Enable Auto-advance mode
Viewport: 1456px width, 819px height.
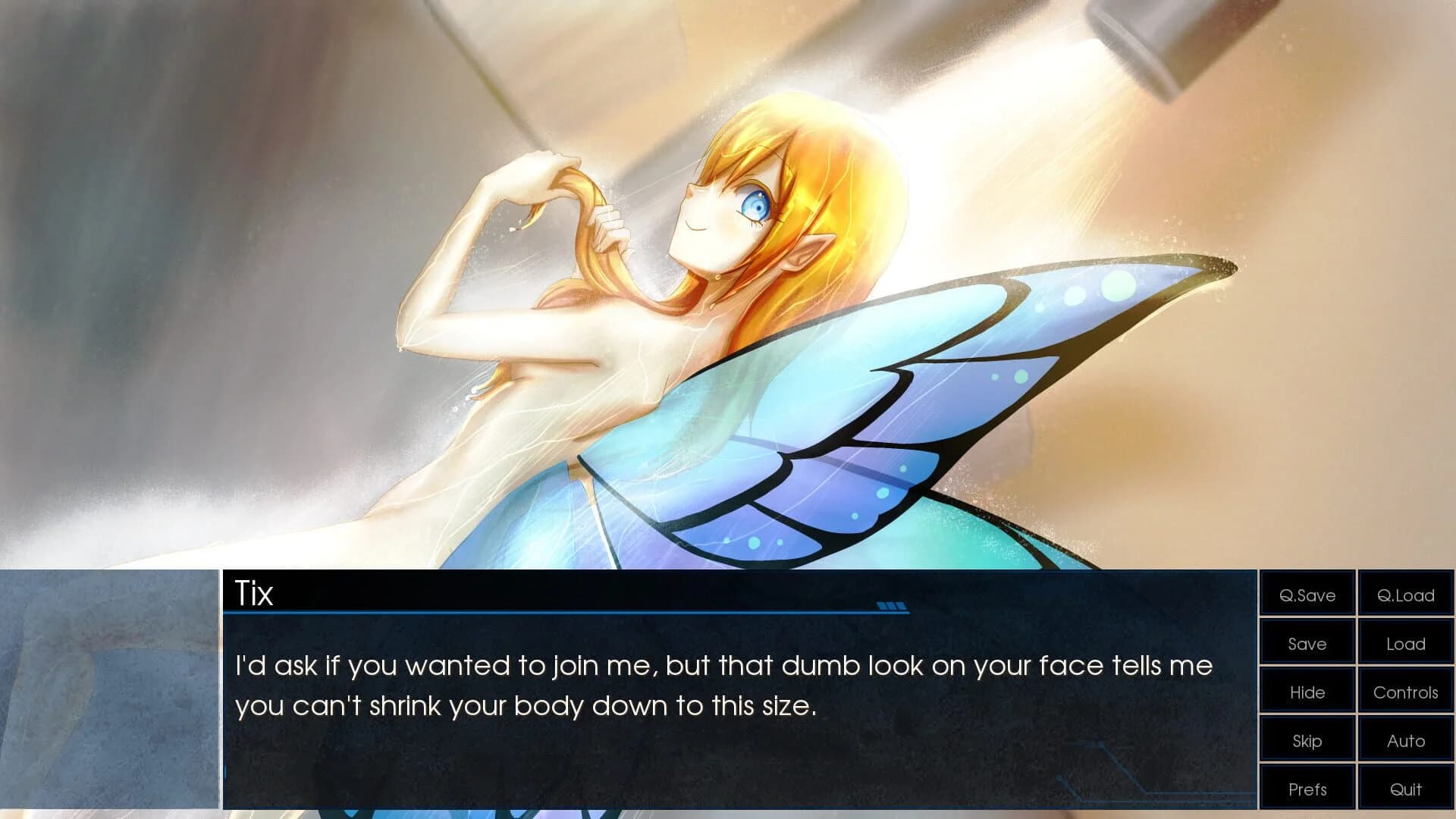click(x=1405, y=740)
